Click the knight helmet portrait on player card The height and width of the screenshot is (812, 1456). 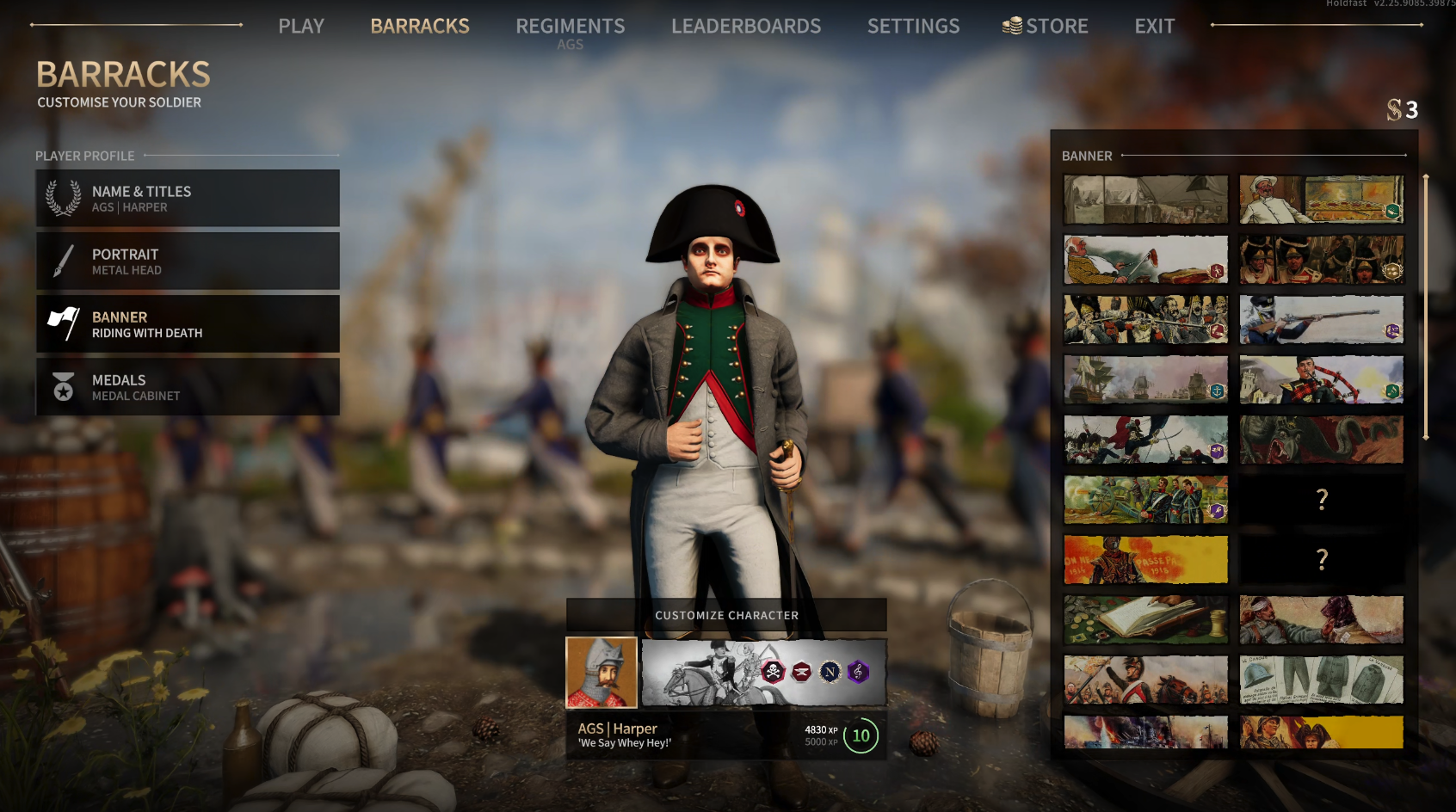(x=602, y=673)
